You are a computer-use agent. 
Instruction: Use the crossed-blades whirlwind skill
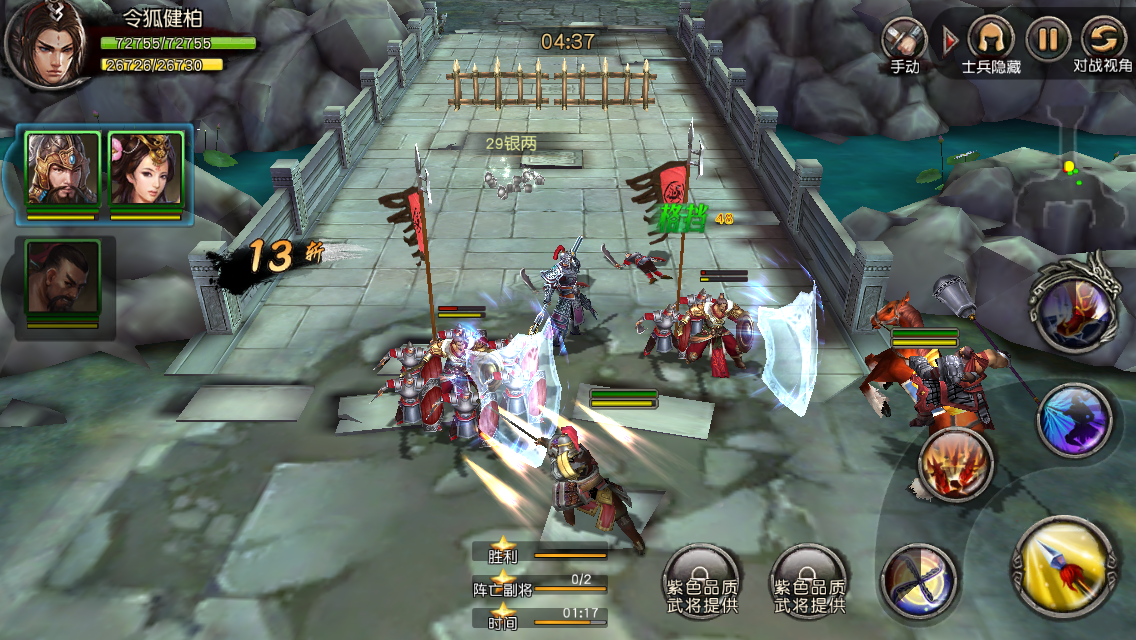tap(918, 581)
